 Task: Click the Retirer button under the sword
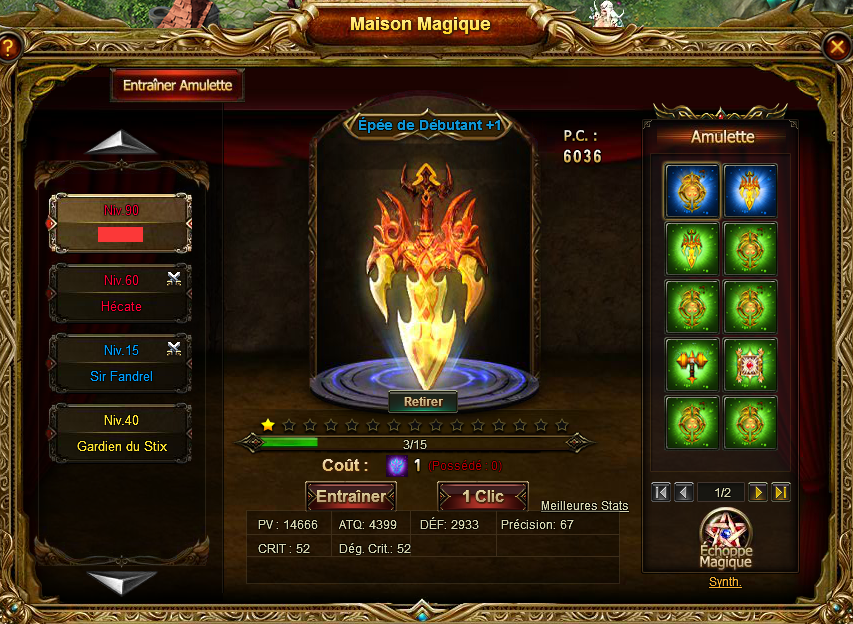tap(423, 402)
